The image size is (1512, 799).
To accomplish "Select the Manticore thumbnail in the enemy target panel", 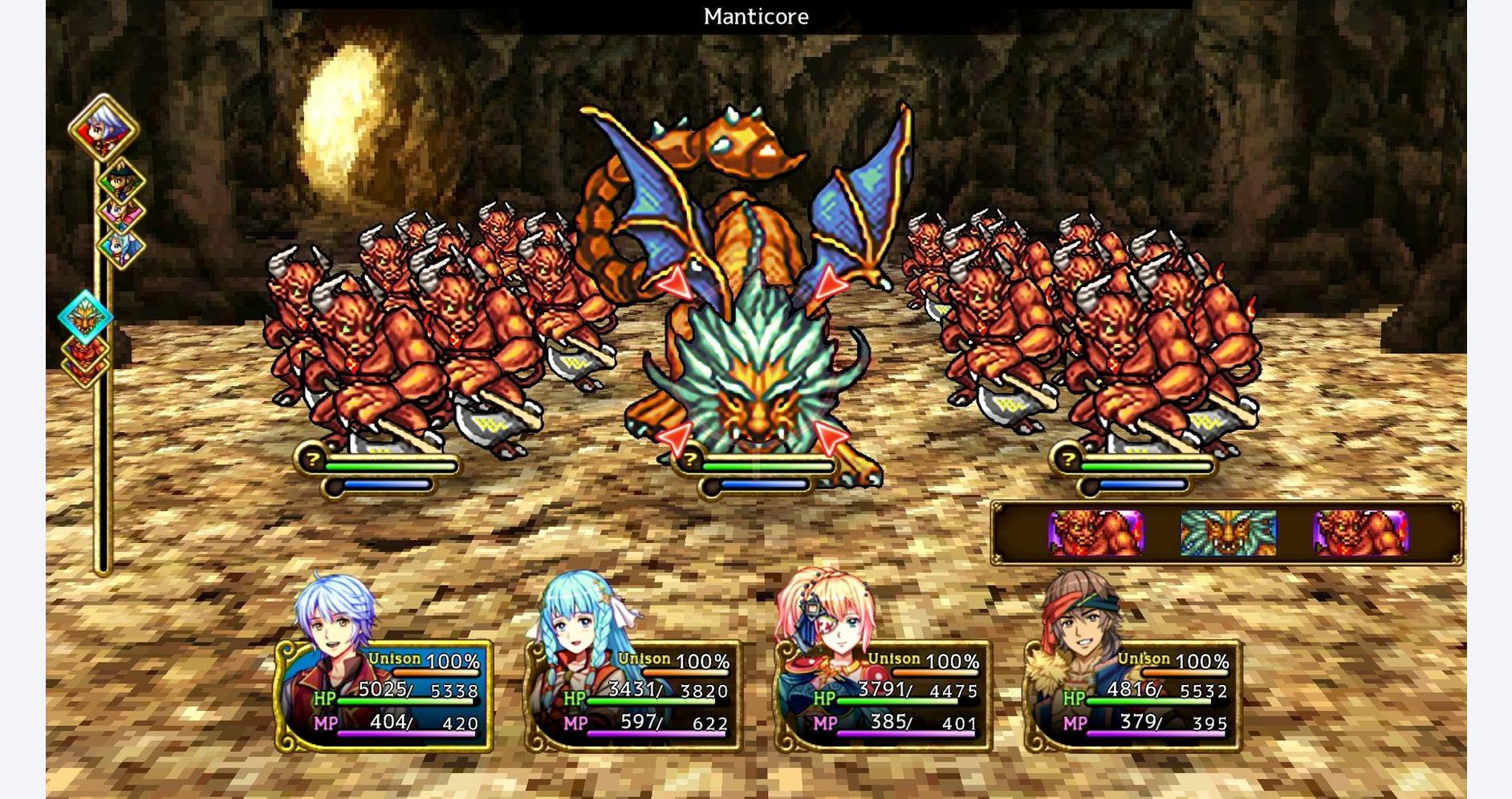I will (x=1229, y=532).
